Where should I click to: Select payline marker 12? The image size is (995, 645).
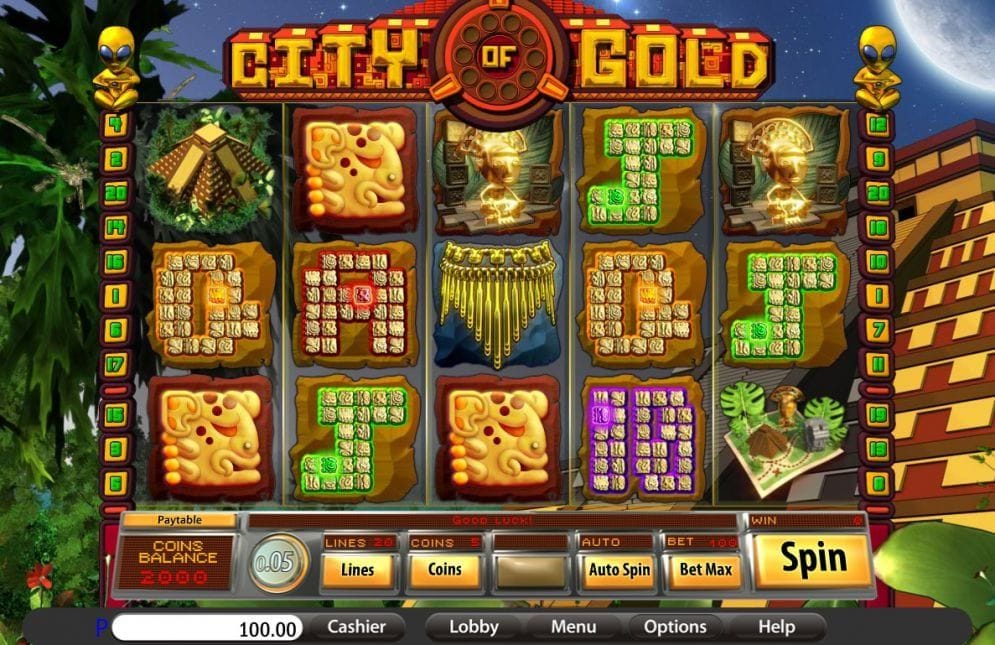[x=878, y=125]
